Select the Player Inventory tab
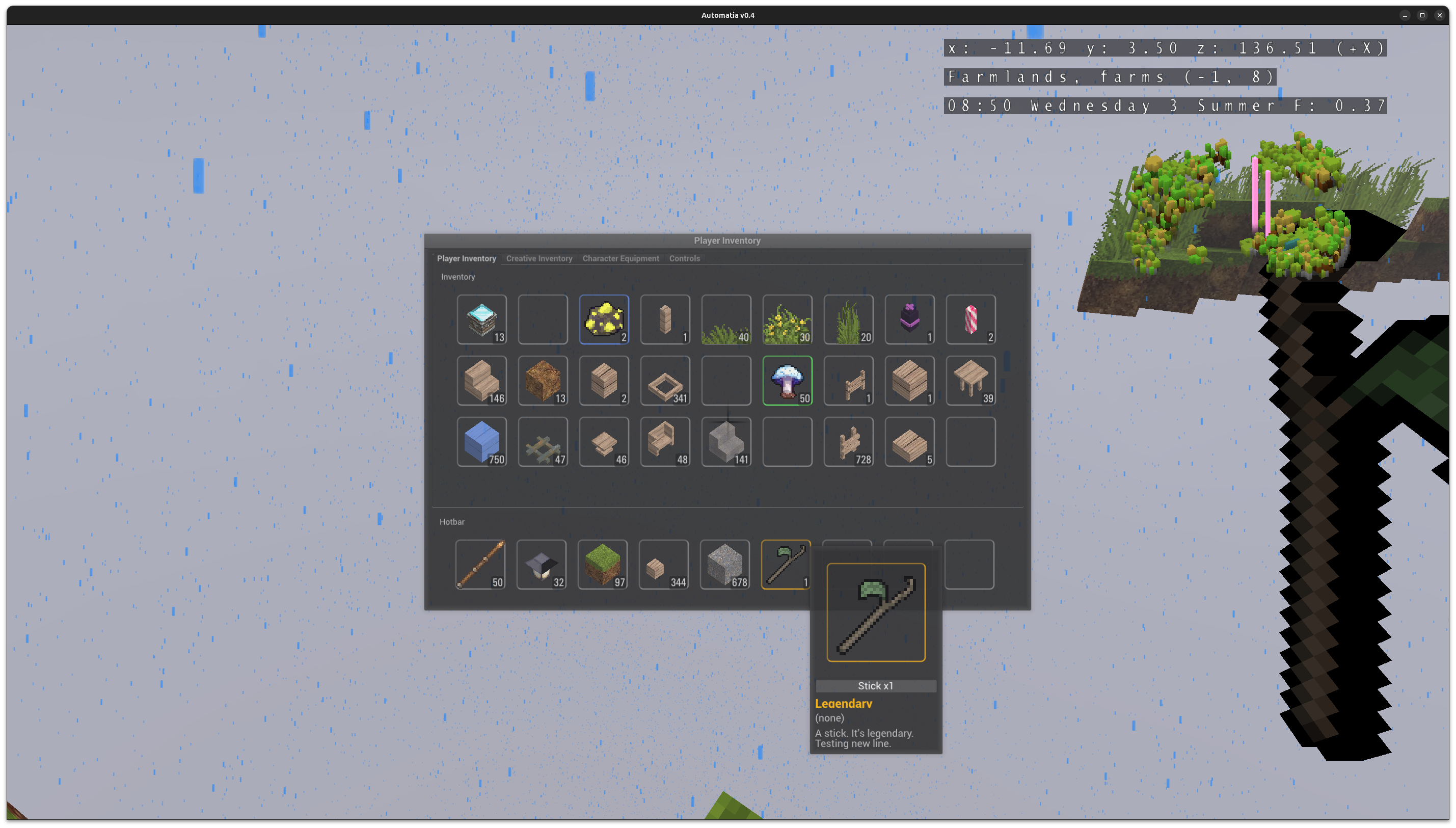Image resolution: width=1456 pixels, height=828 pixels. click(x=466, y=258)
